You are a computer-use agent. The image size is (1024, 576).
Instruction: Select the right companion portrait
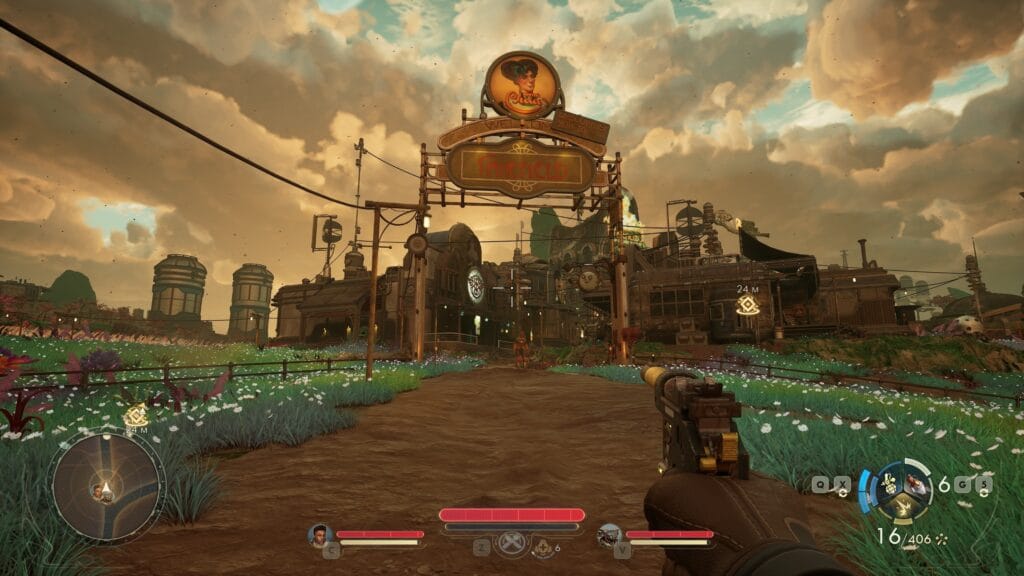[609, 535]
